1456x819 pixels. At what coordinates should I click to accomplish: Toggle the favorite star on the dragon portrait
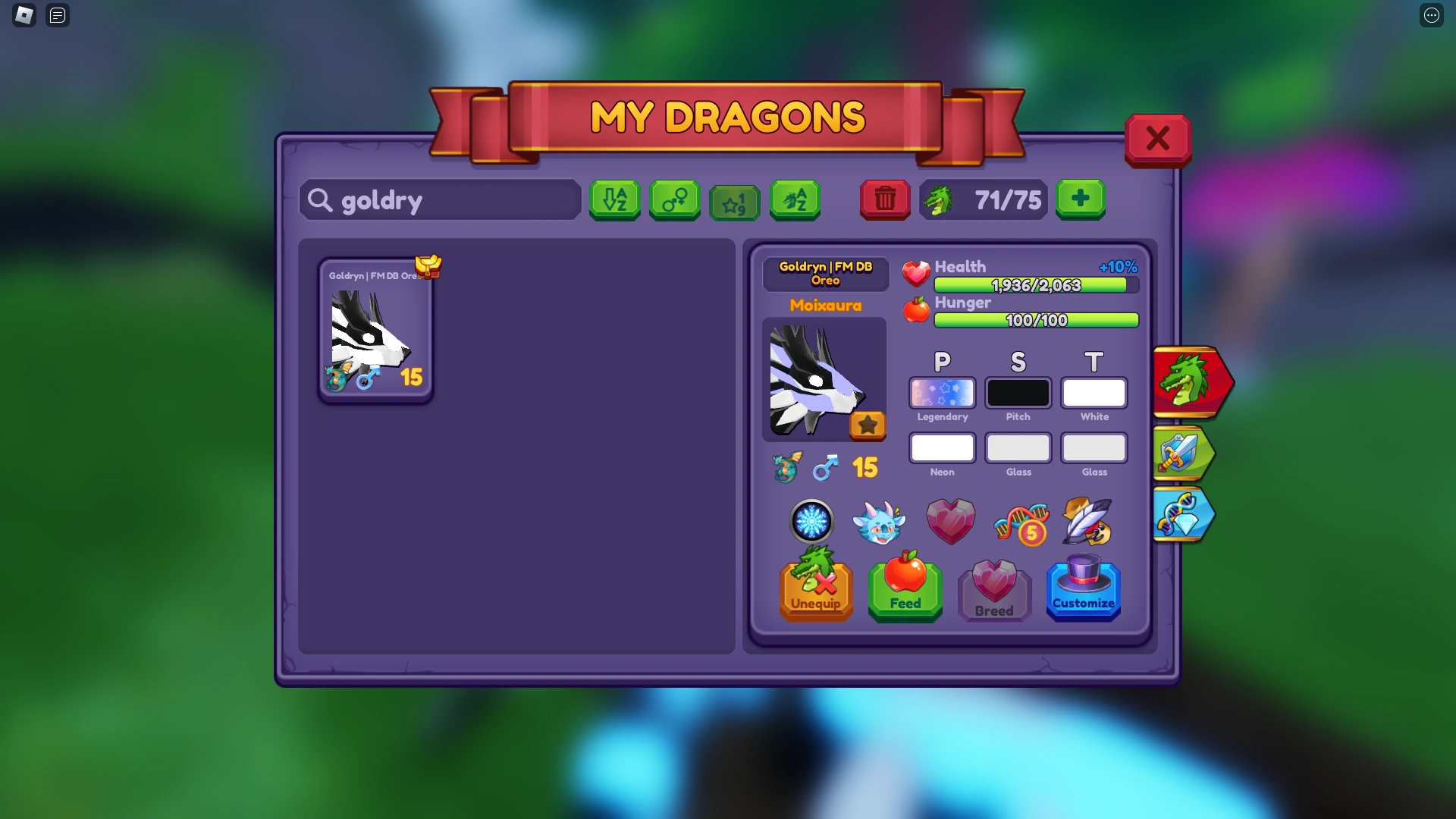click(868, 425)
